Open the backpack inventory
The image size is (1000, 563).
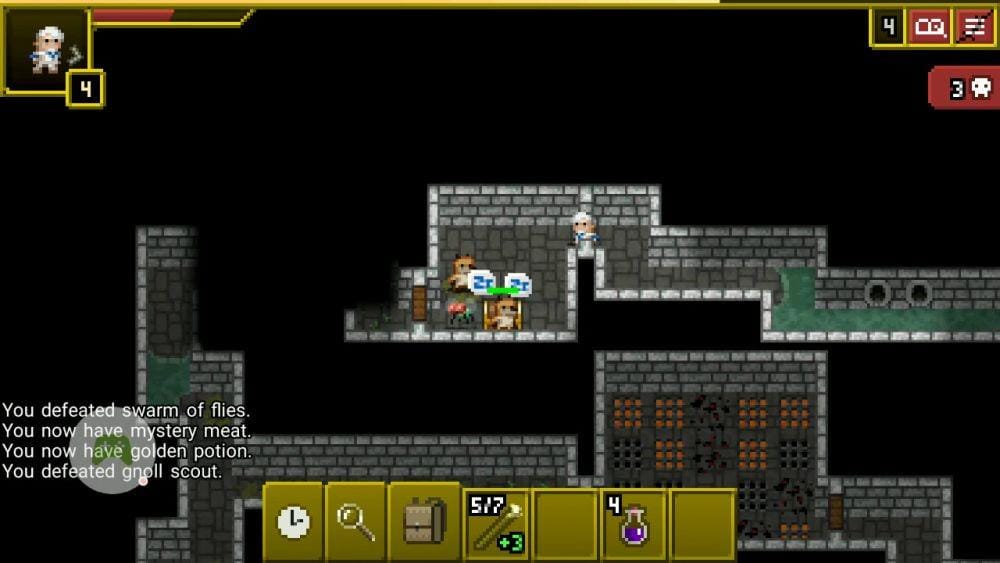424,522
